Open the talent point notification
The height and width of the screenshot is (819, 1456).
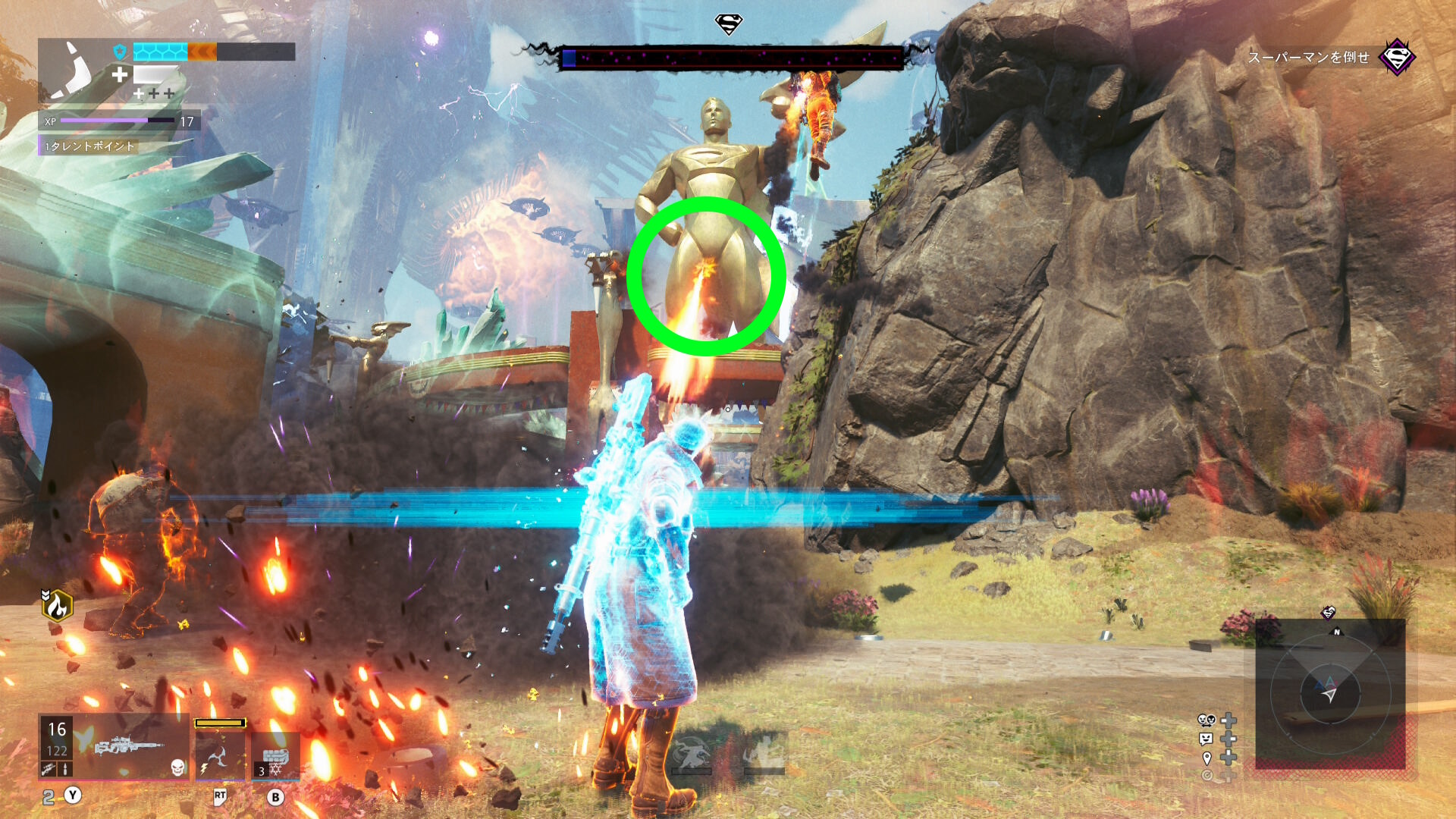pos(89,146)
